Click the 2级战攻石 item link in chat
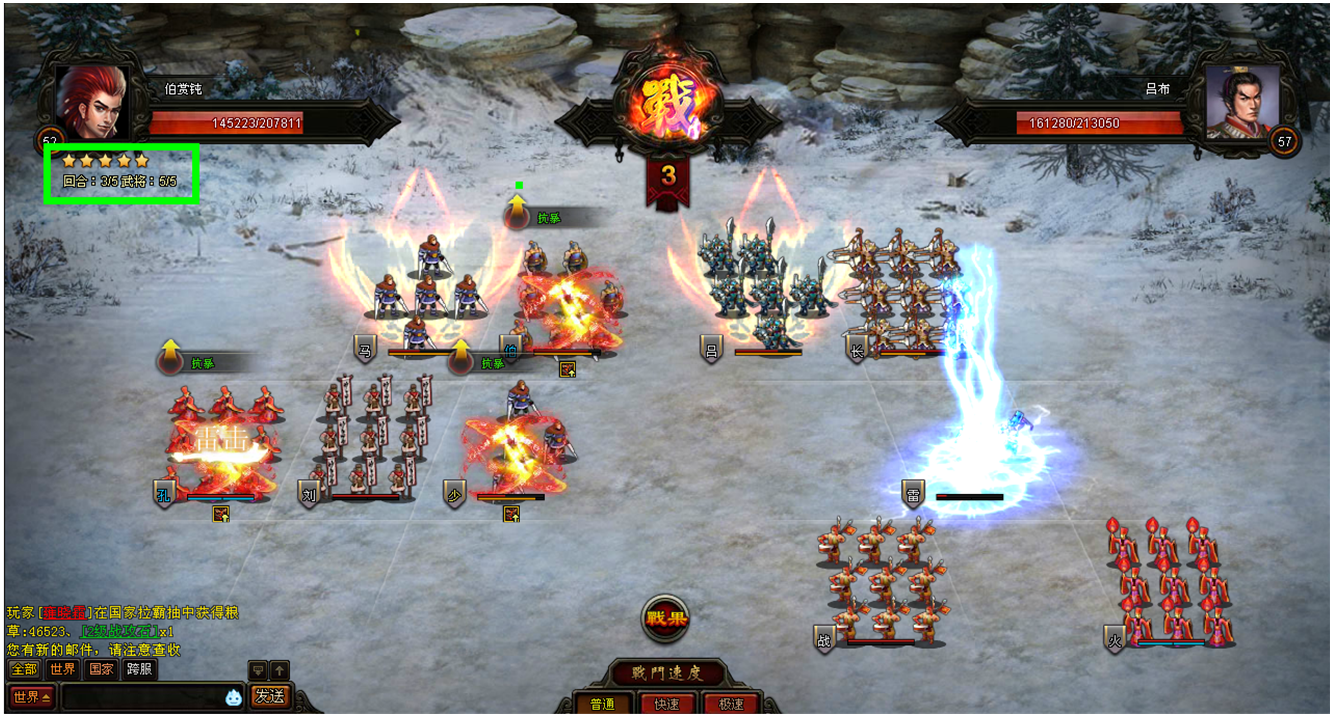Image resolution: width=1334 pixels, height=718 pixels. 118,631
